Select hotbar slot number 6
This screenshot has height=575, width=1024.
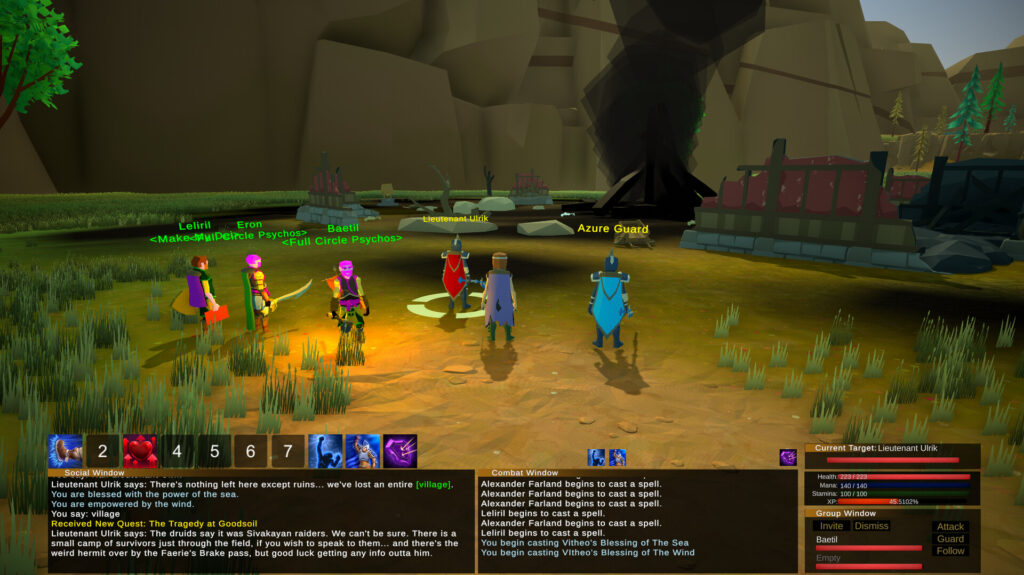(251, 451)
